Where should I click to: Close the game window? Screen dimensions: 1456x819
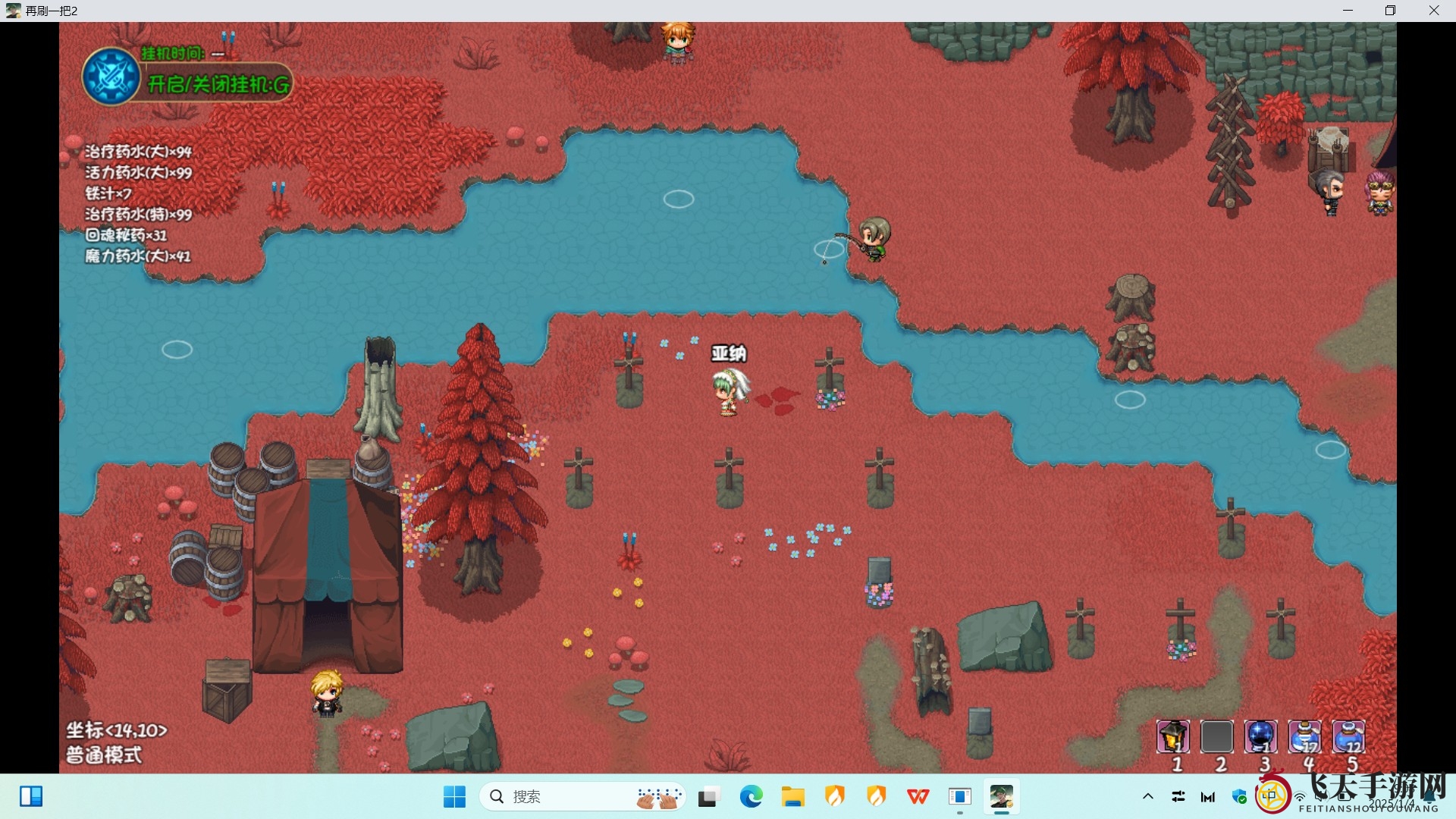pyautogui.click(x=1433, y=11)
